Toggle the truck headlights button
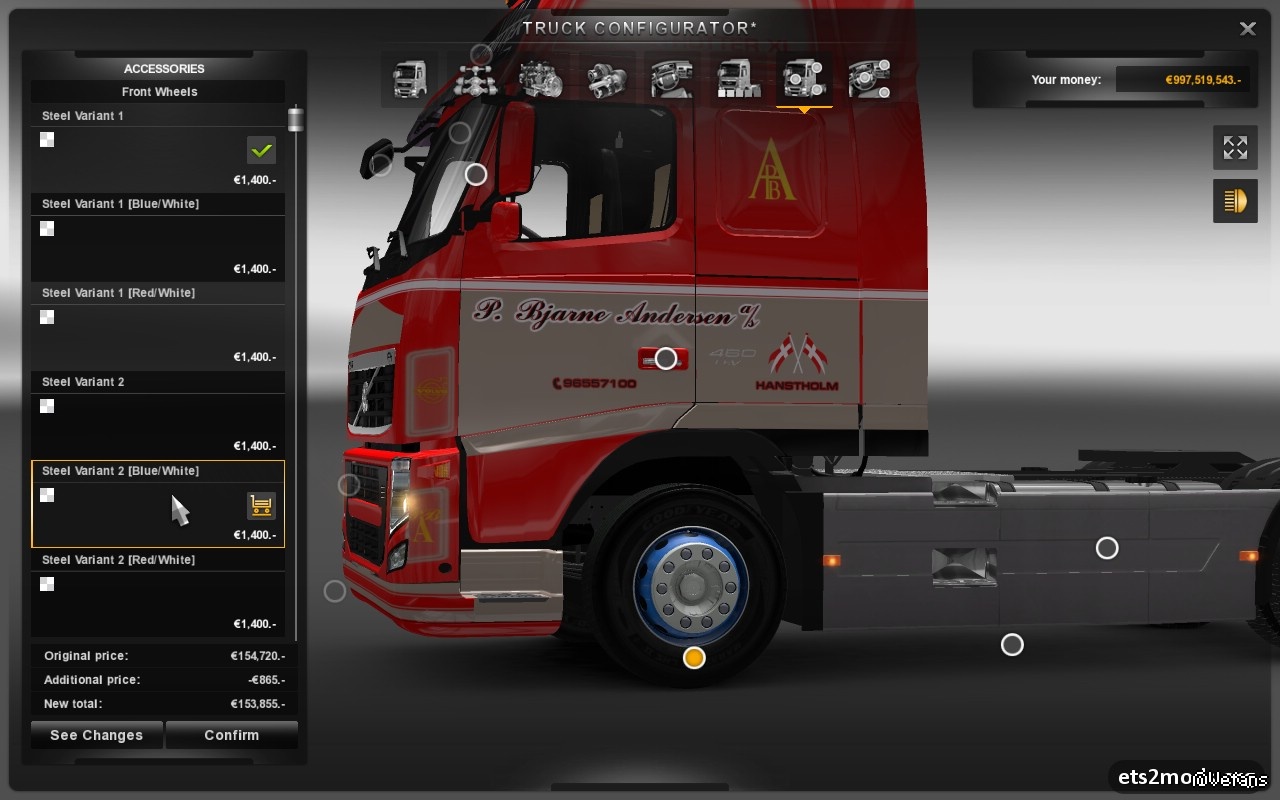 (x=1235, y=201)
